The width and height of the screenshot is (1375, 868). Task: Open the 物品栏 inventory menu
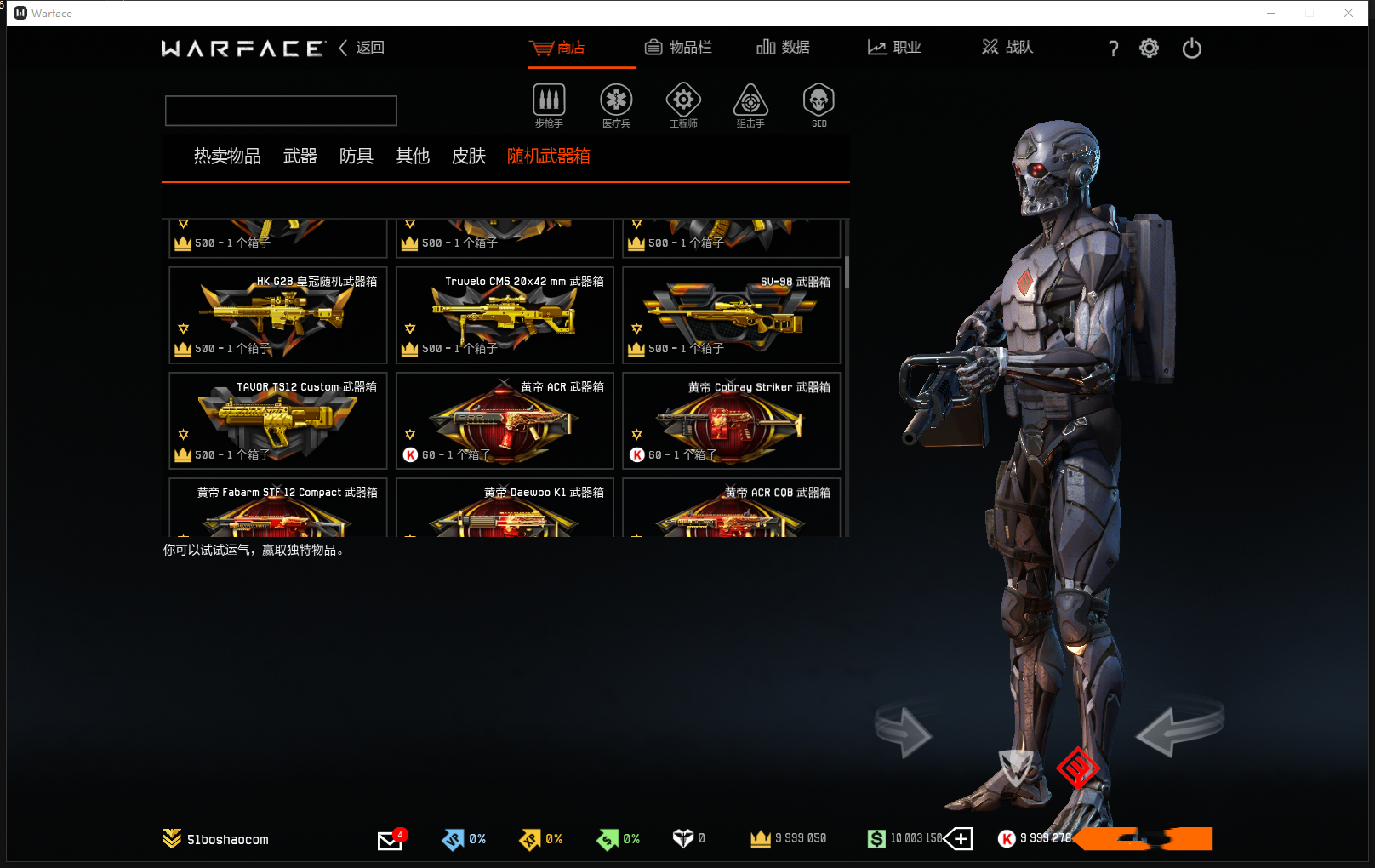tap(678, 48)
